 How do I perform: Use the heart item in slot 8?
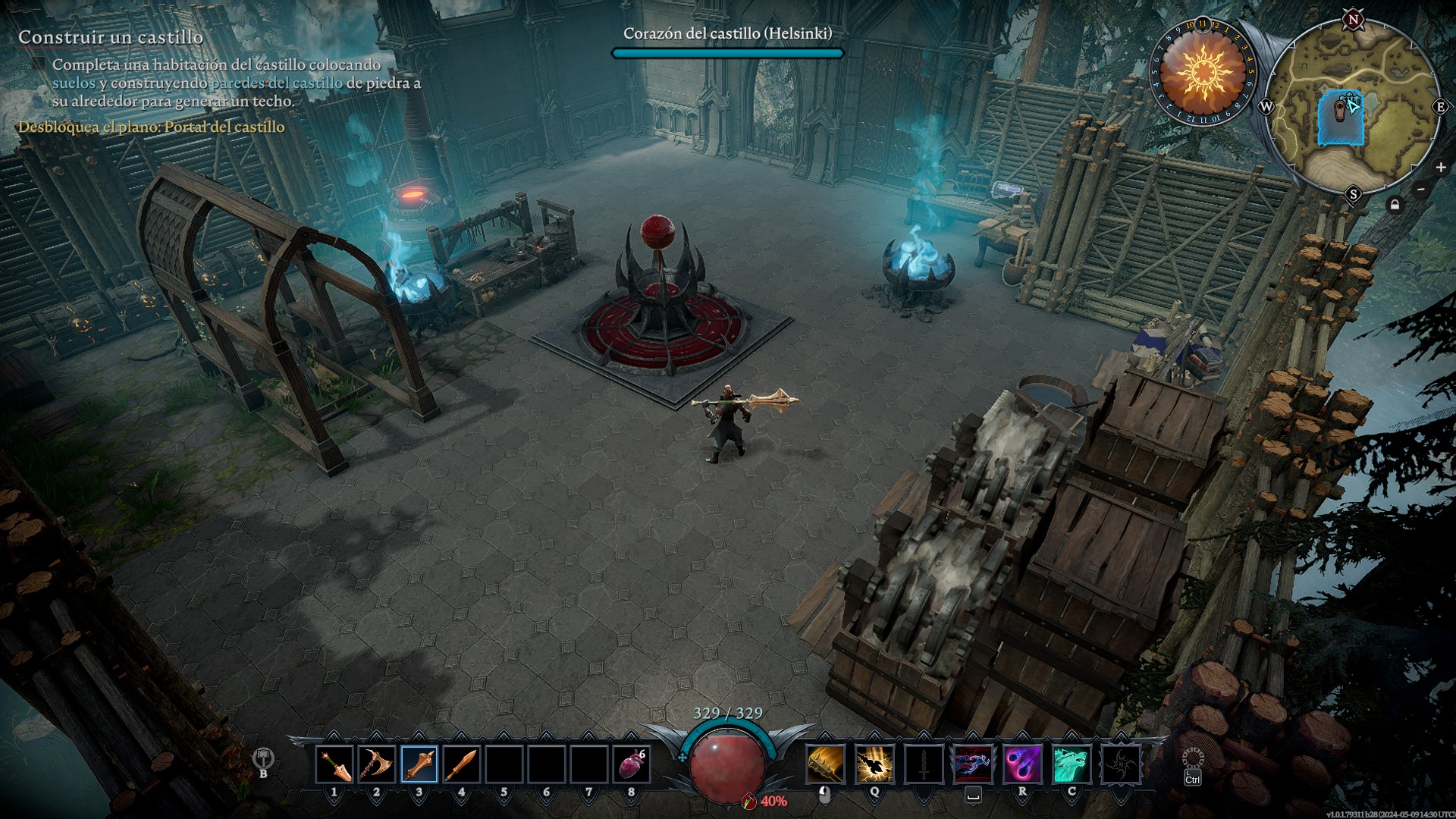[632, 764]
